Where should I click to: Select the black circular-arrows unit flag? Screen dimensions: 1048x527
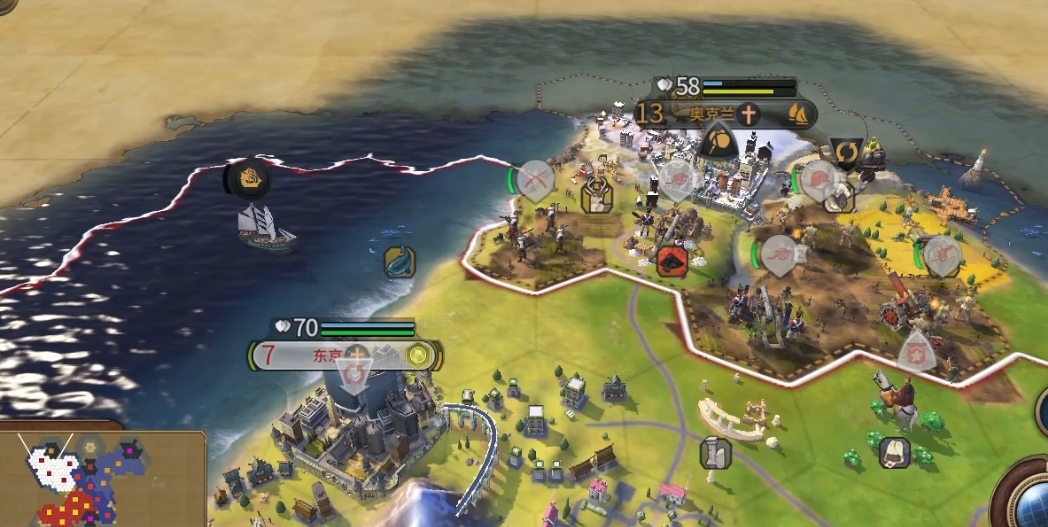point(846,152)
